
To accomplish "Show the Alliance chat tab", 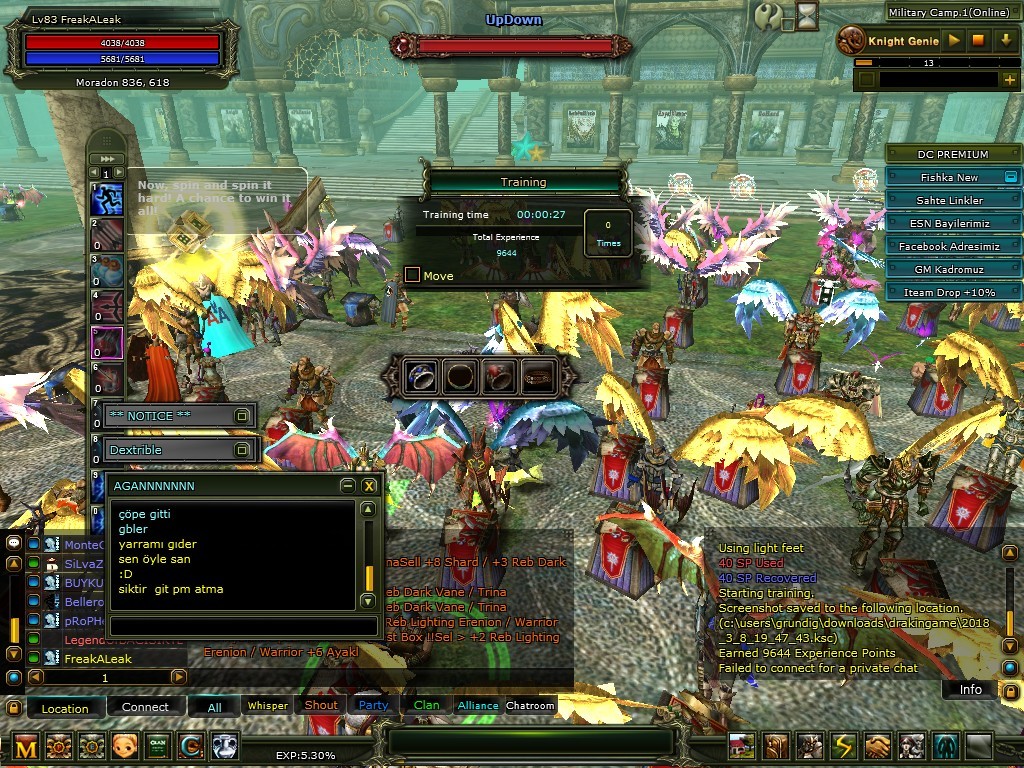I will [x=478, y=705].
